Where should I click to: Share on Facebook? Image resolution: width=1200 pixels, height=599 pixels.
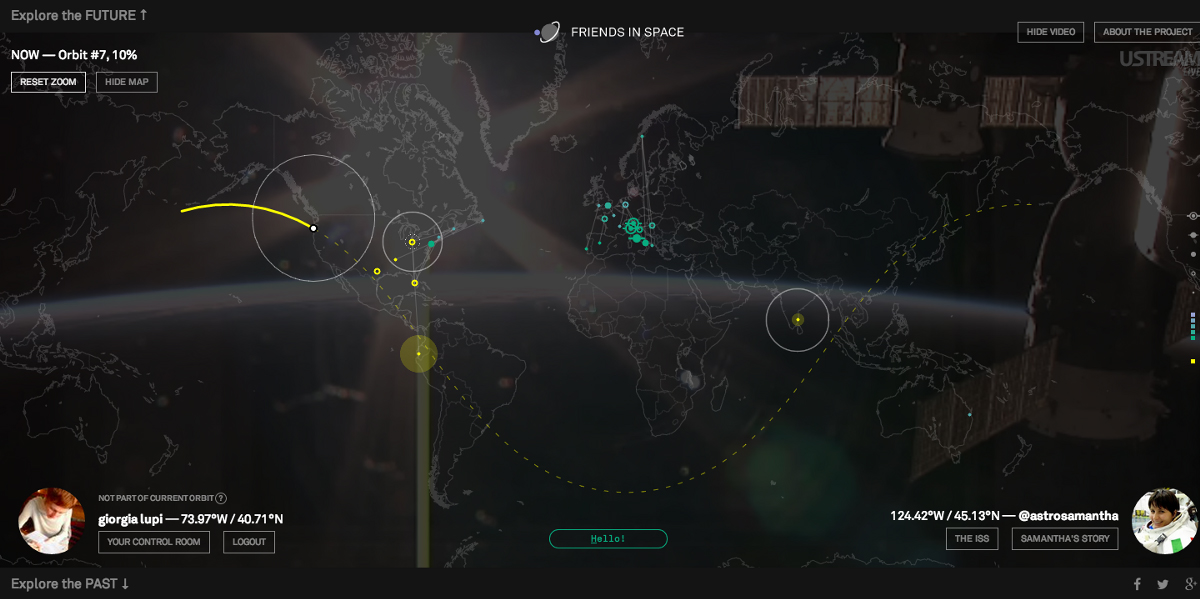(x=1137, y=585)
